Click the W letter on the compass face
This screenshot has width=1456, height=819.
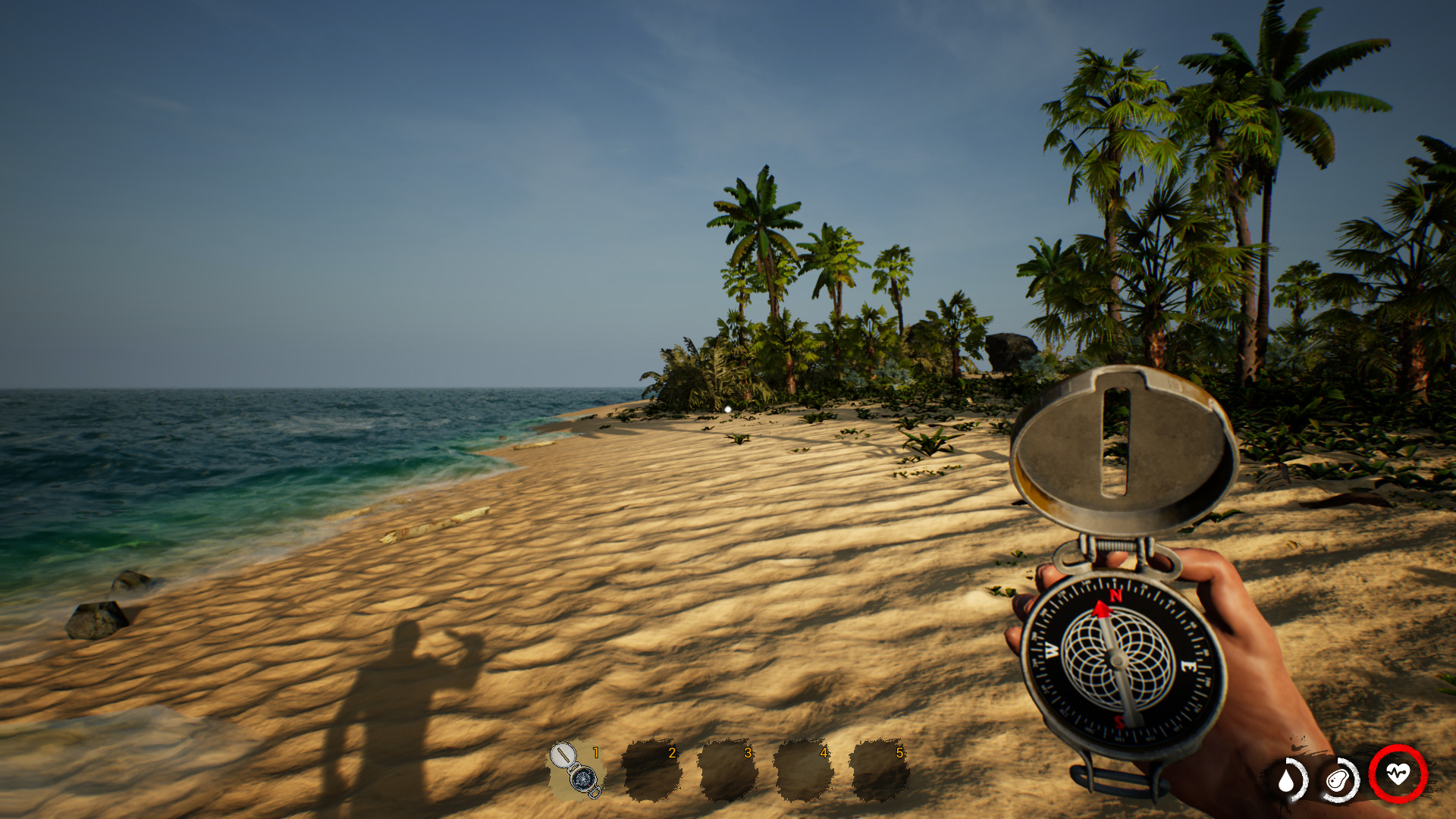(x=1050, y=650)
